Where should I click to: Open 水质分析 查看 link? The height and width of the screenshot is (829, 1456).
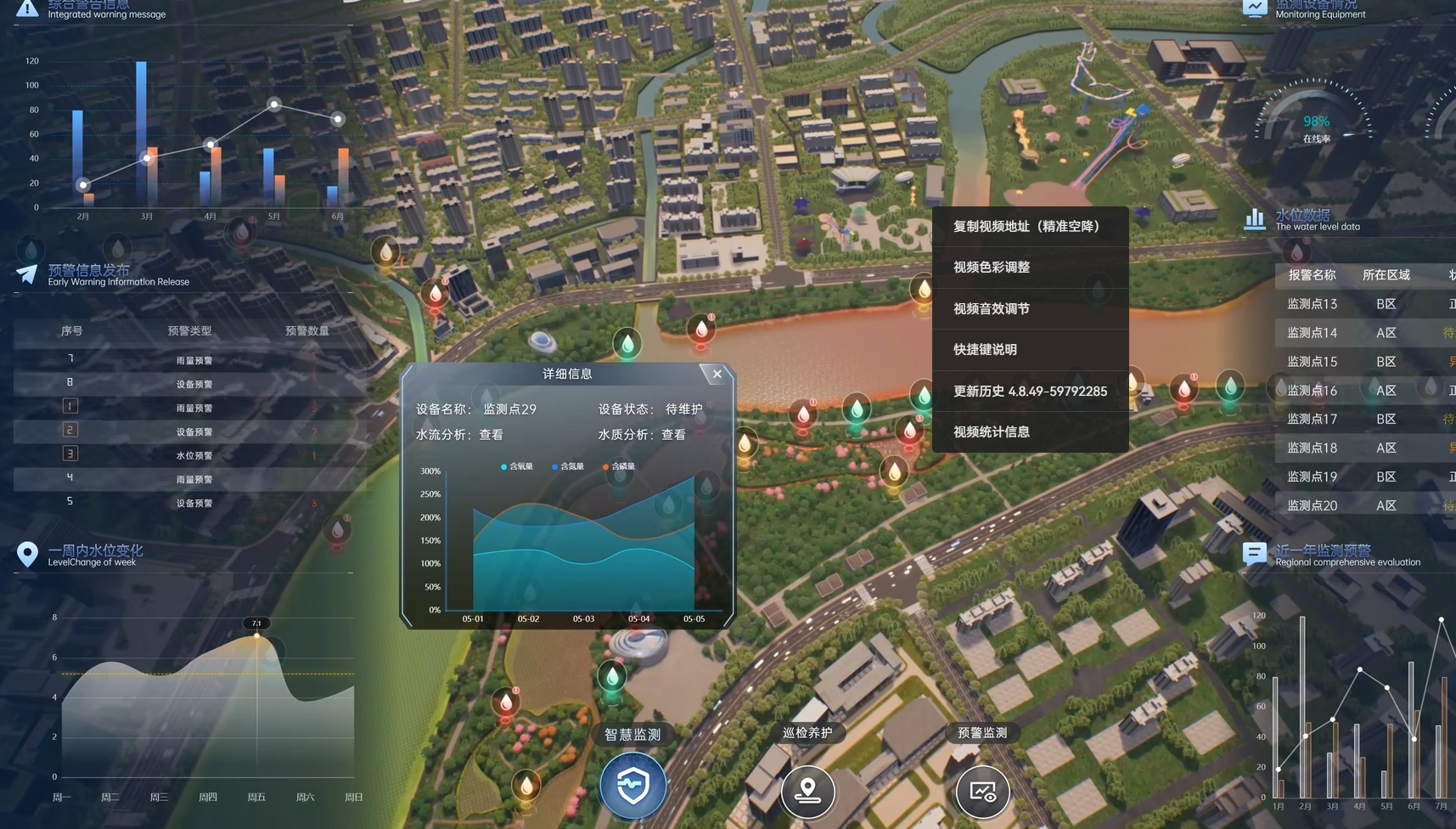click(673, 435)
